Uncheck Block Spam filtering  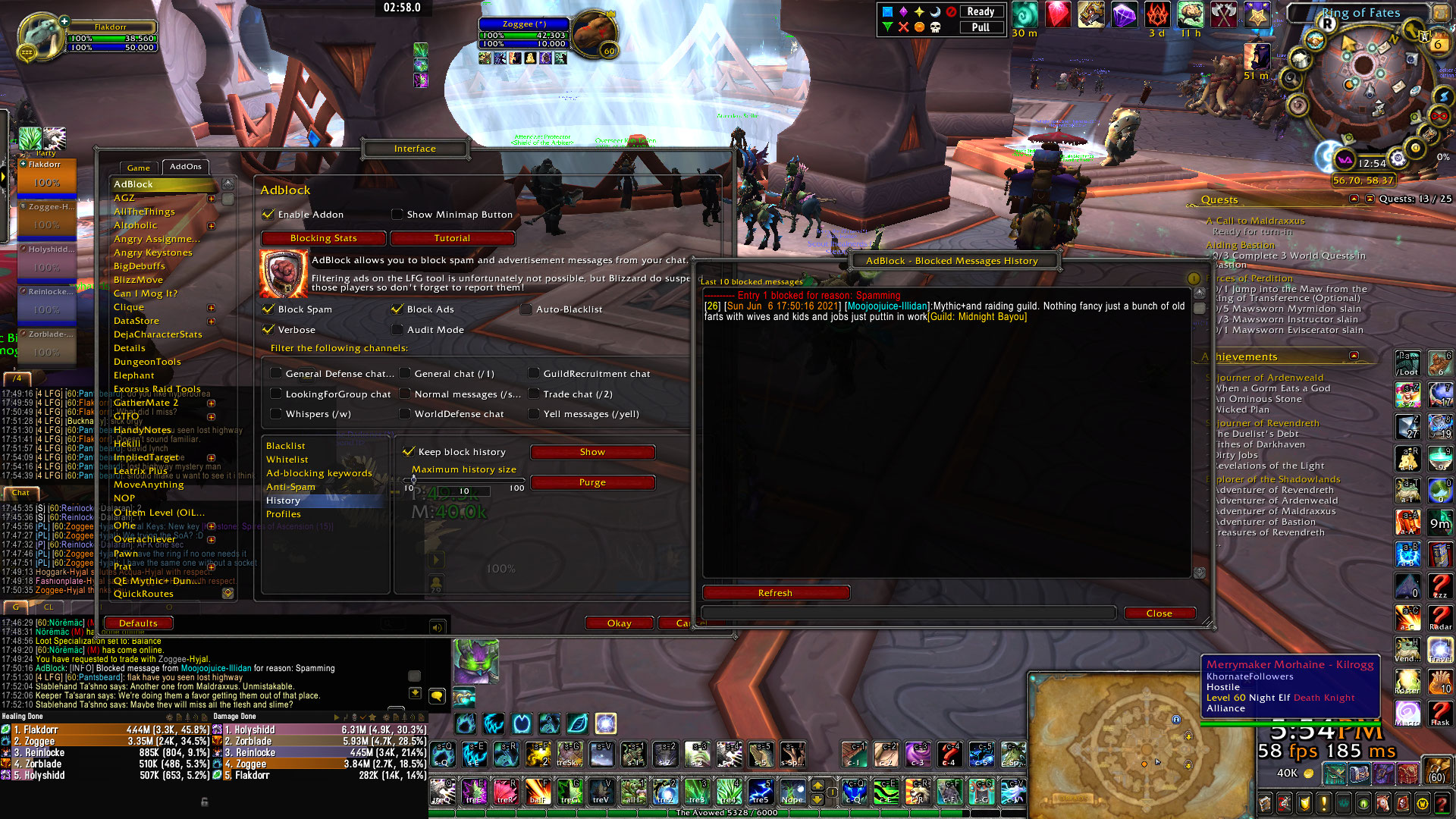coord(268,309)
